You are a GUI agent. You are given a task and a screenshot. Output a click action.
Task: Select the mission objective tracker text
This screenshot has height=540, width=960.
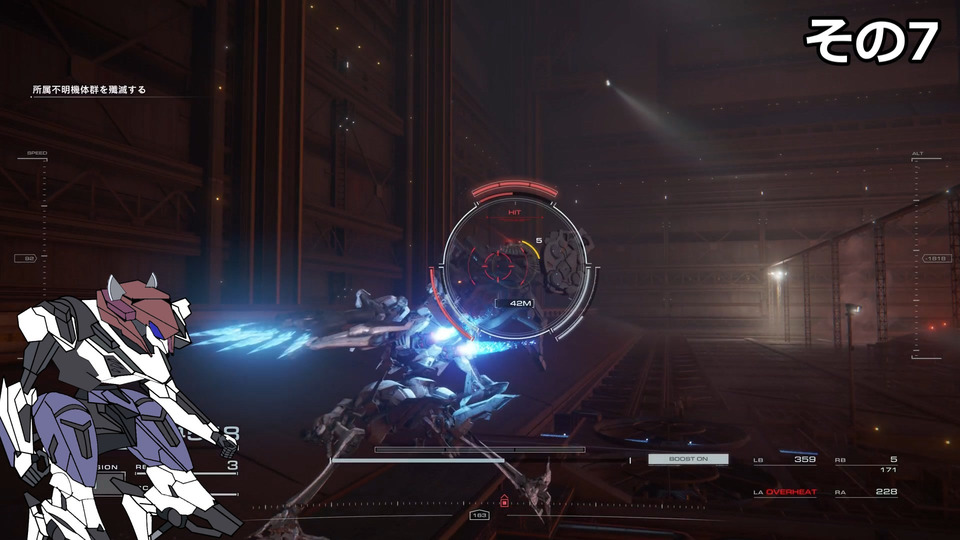(x=88, y=90)
